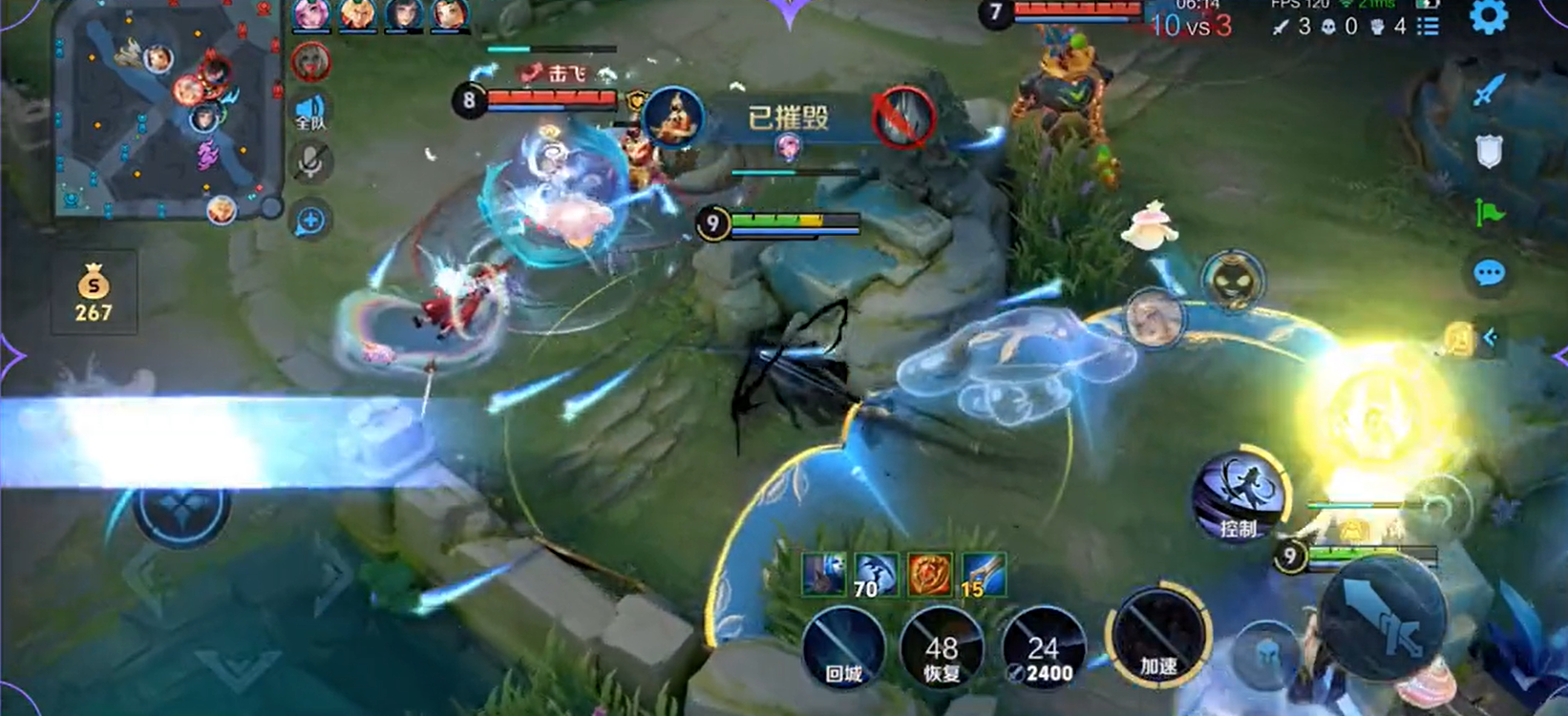Use the 恢复 heal spell
Viewport: 1568px width, 716px height.
coord(942,649)
